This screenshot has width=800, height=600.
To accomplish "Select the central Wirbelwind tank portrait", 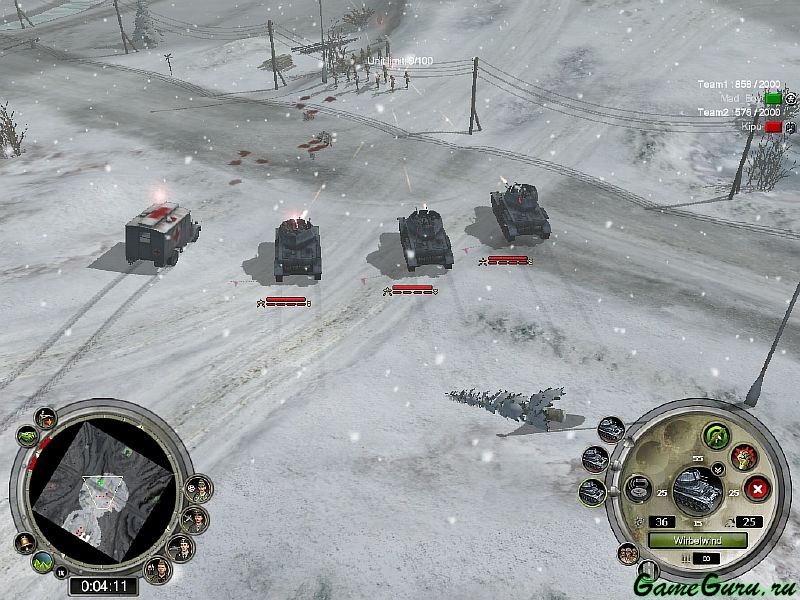I will pyautogui.click(x=697, y=489).
